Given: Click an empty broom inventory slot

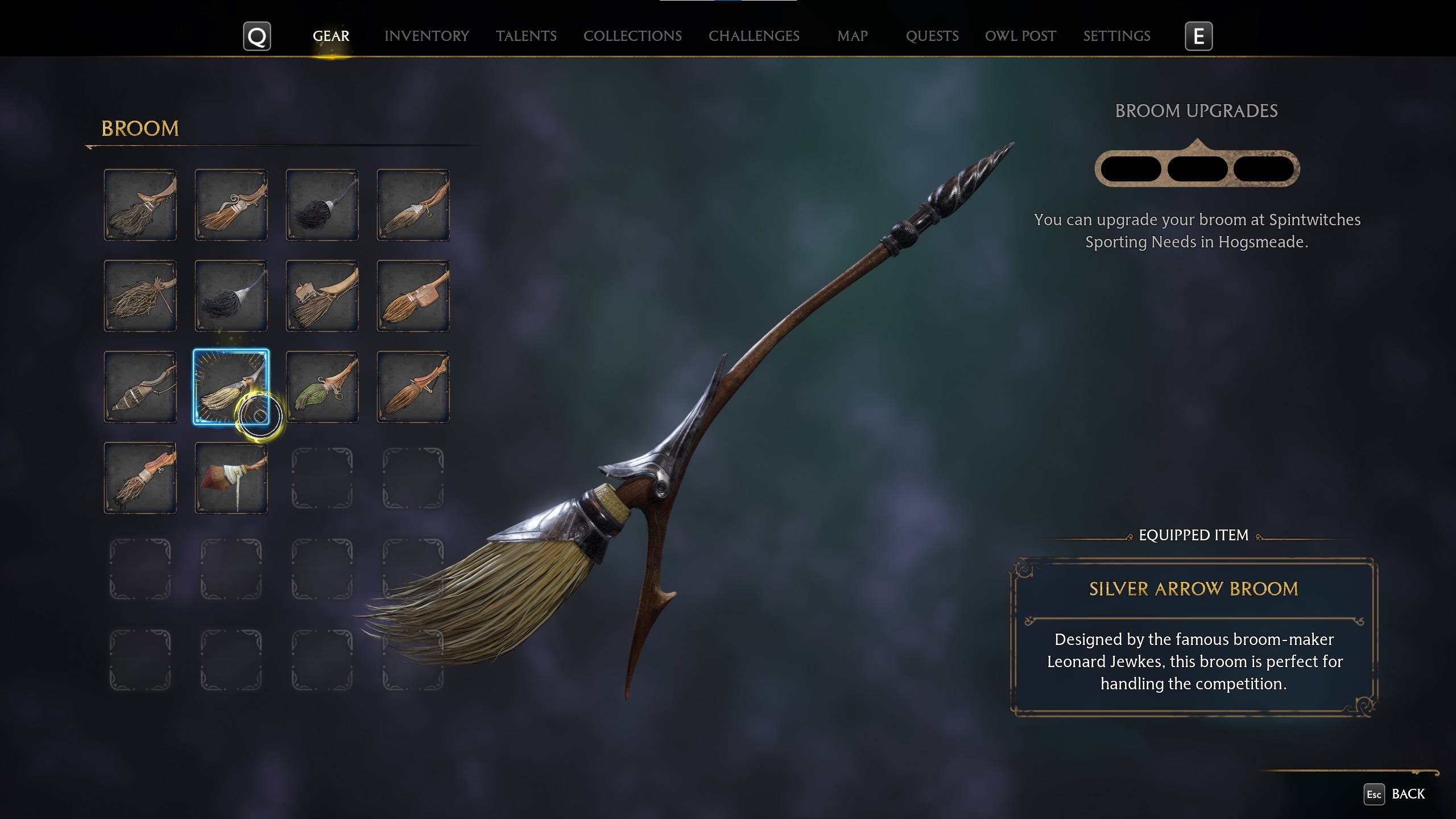Looking at the screenshot, I should [x=321, y=478].
